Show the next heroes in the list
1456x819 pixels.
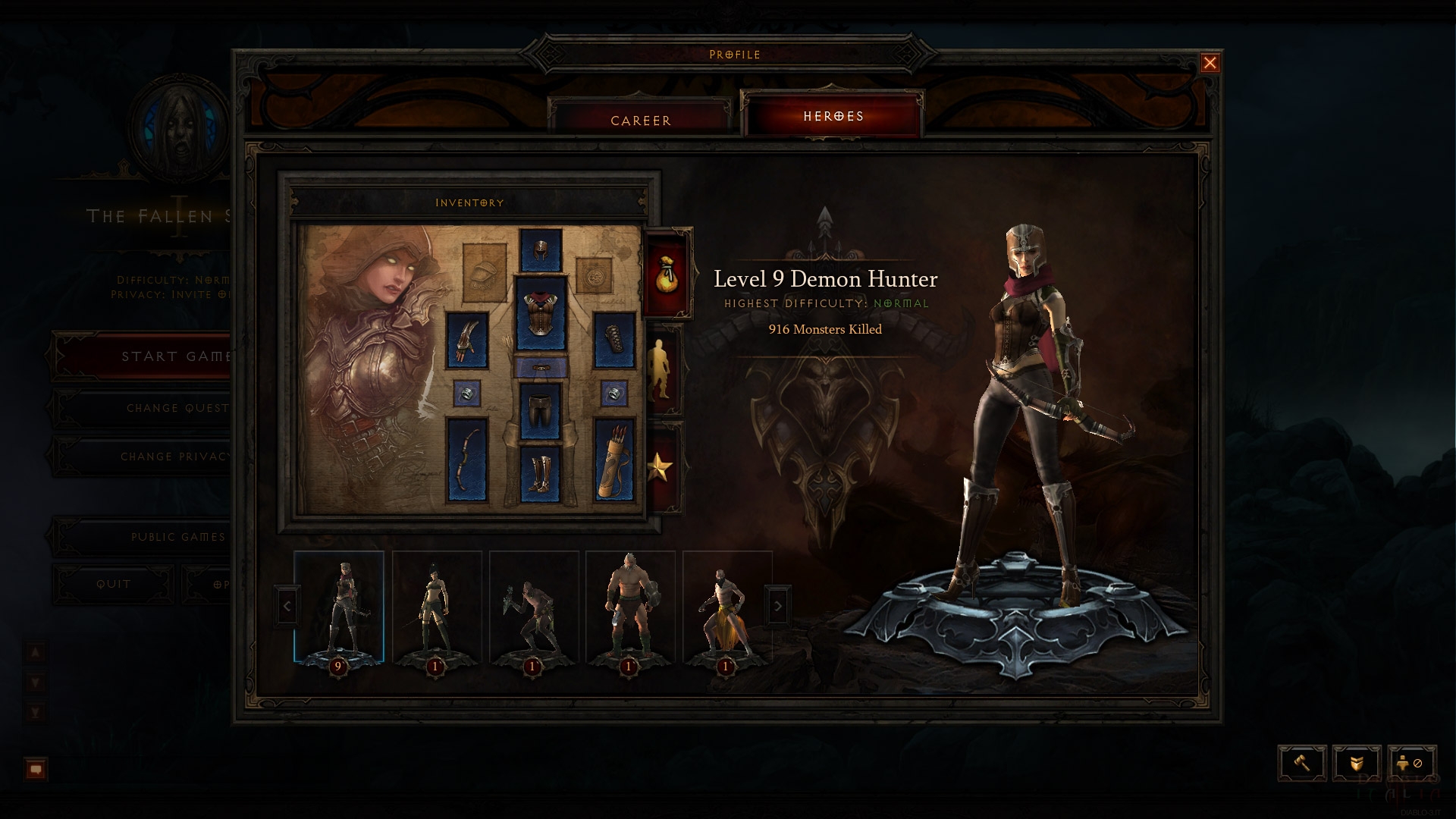tap(777, 606)
